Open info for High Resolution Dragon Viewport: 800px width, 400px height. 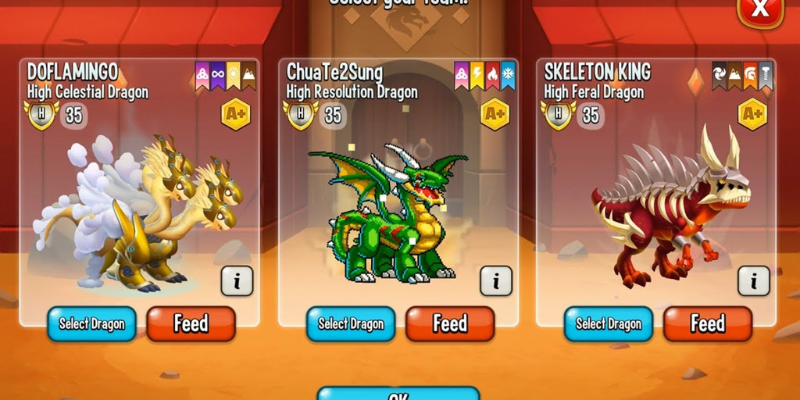[495, 281]
